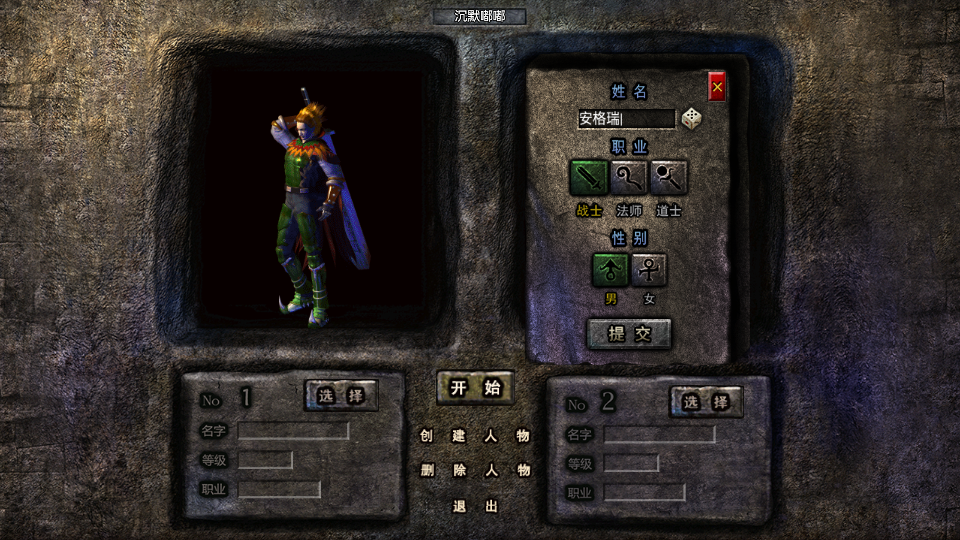Select the Warrior (战士) sword class icon
The width and height of the screenshot is (960, 540).
point(589,178)
